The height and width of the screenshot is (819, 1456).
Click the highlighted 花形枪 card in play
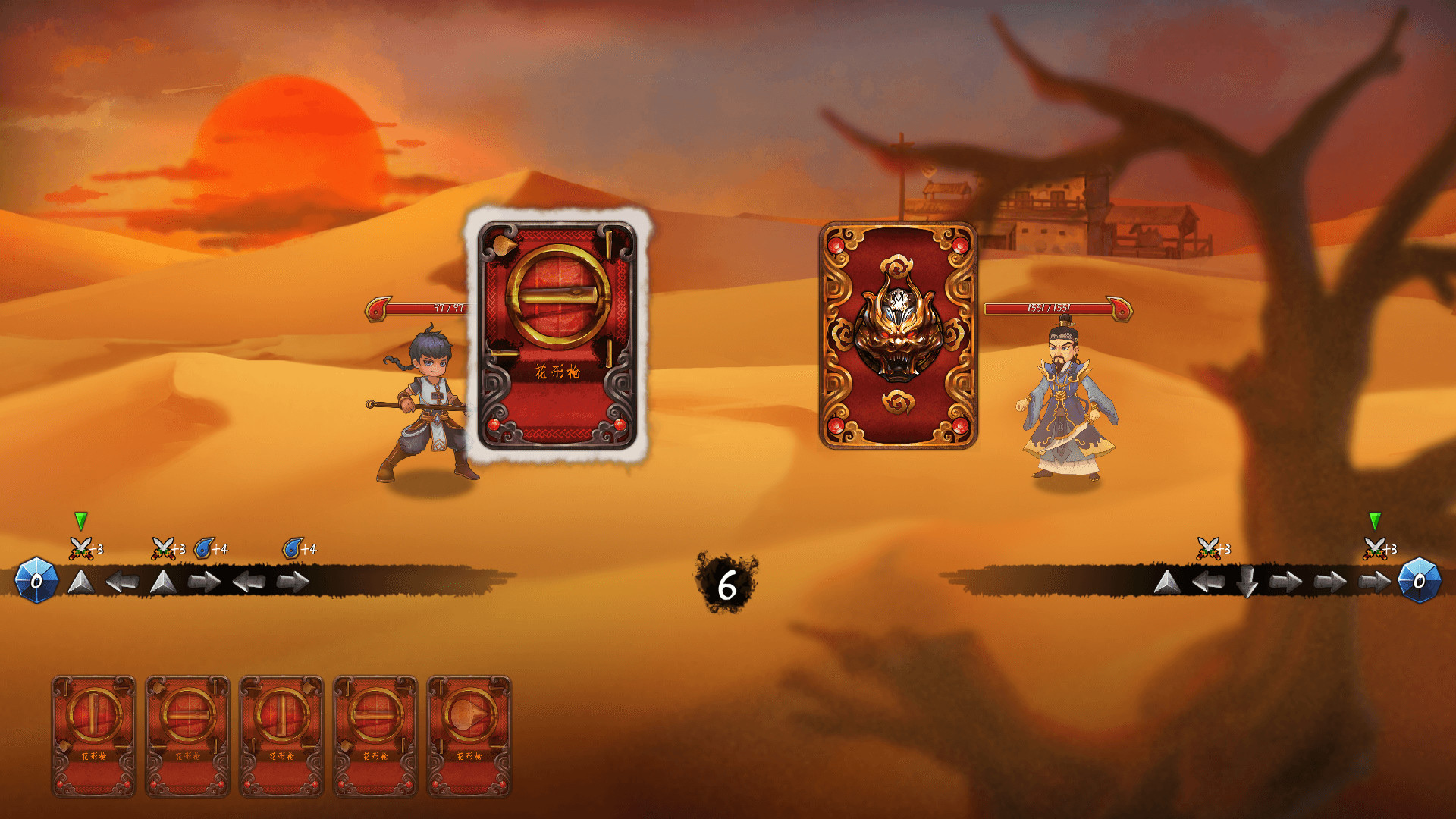[557, 334]
